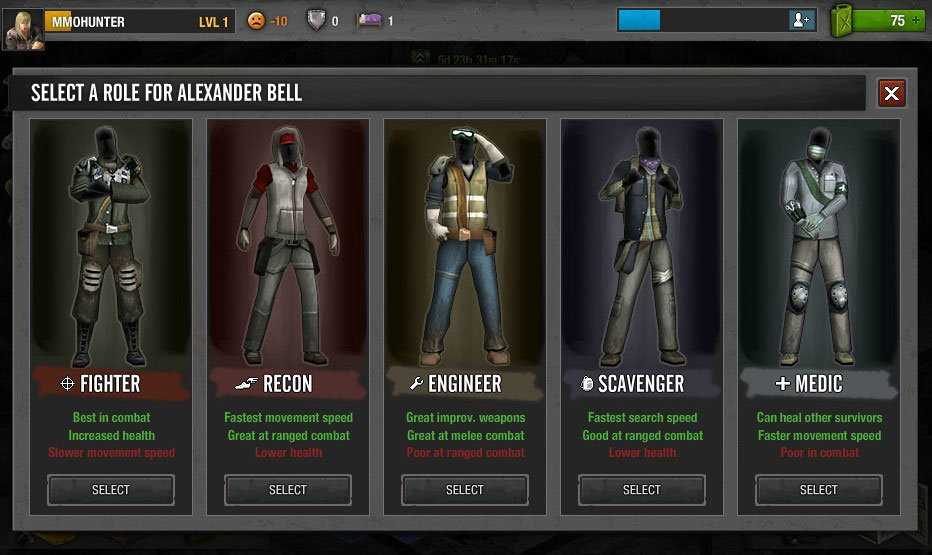Click the bed comfort icon
932x555 pixels.
[370, 21]
